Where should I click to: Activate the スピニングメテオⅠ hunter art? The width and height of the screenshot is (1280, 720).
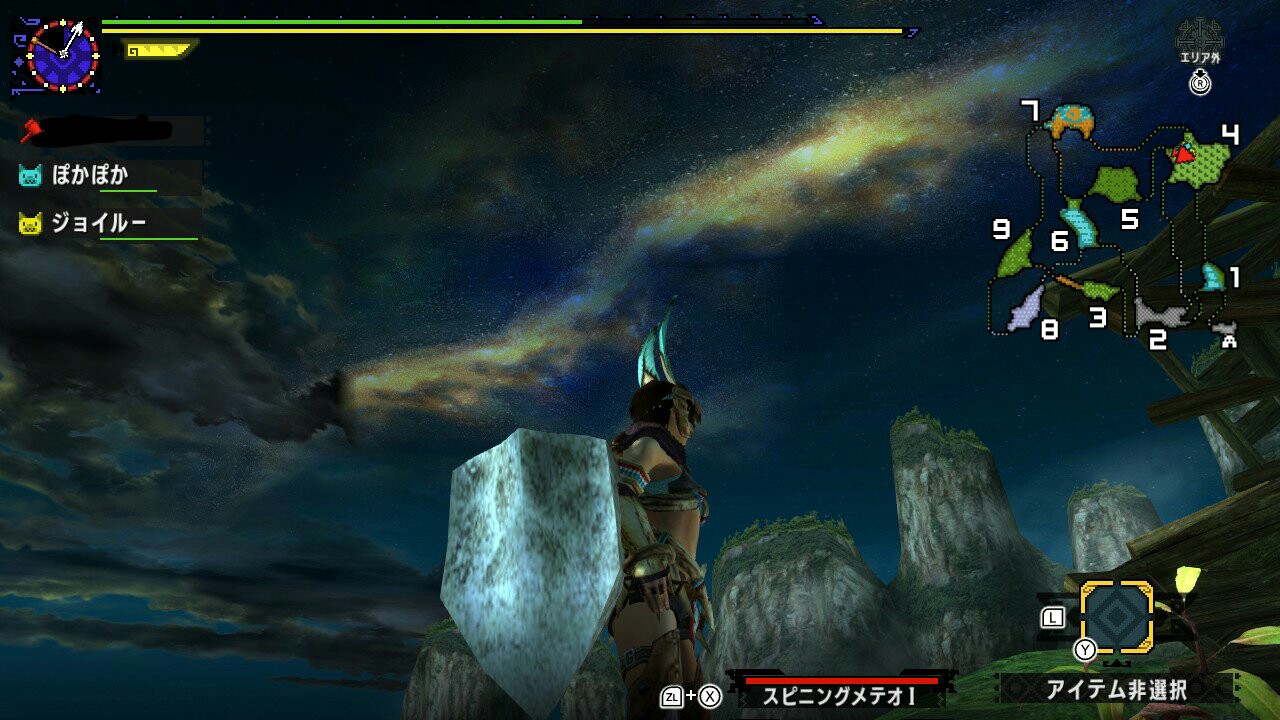point(840,695)
